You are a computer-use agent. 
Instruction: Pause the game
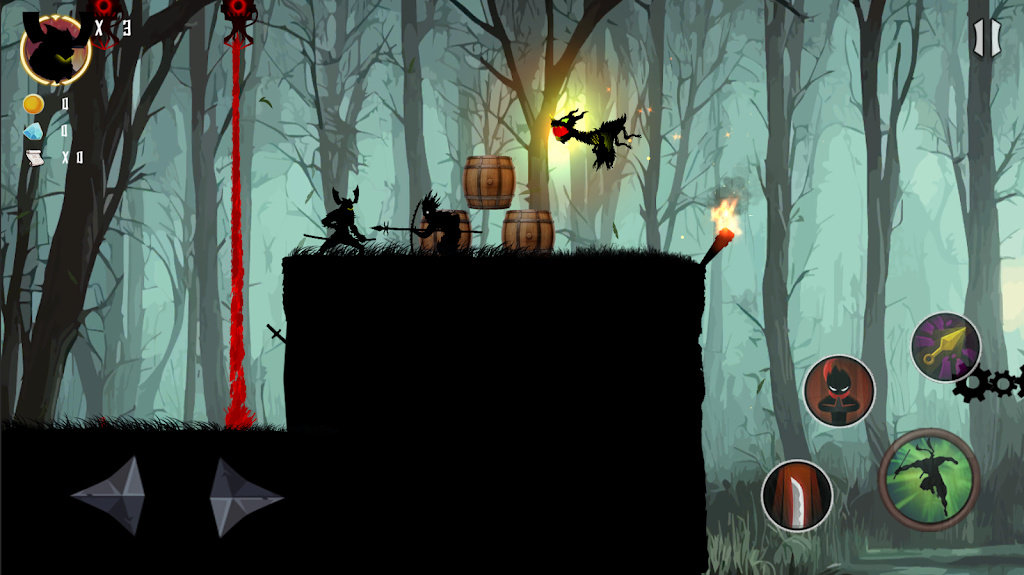(985, 38)
